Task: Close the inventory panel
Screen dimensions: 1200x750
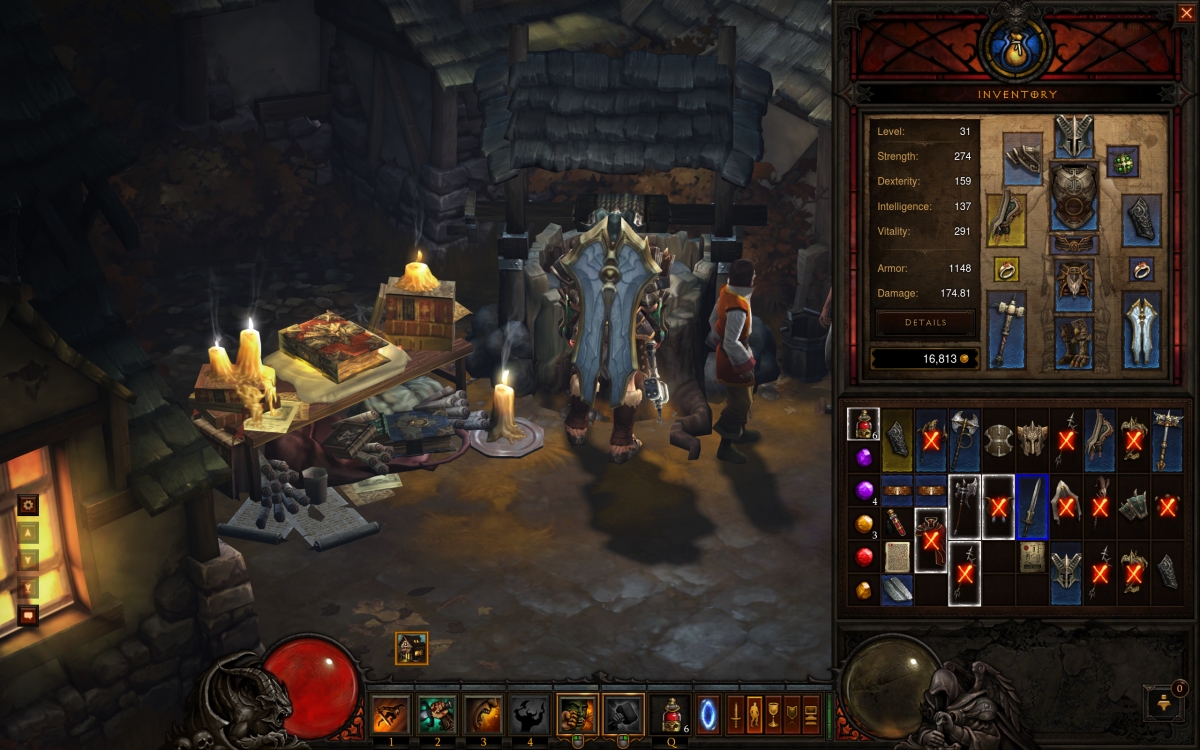Action: (x=1185, y=13)
